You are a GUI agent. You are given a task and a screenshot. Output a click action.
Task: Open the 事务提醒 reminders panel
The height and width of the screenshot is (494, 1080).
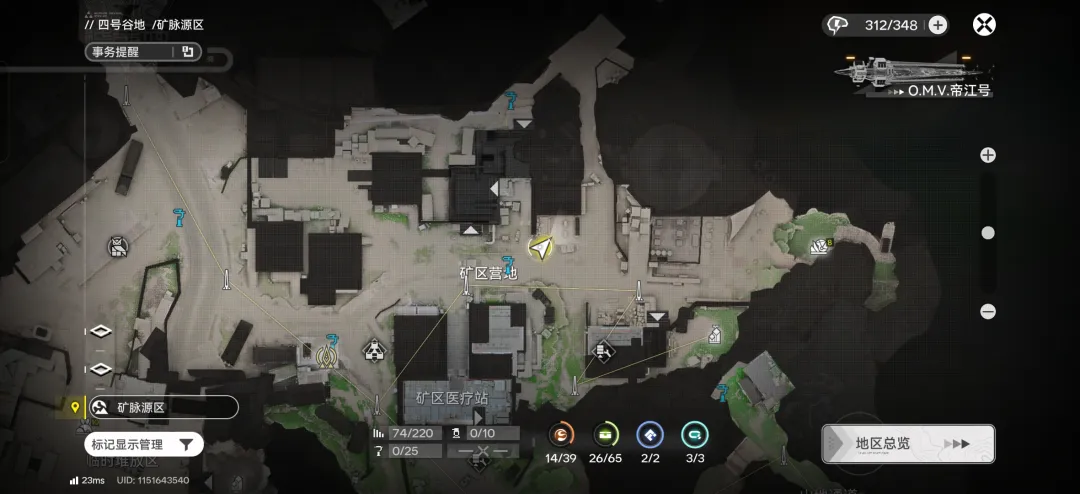tap(142, 52)
